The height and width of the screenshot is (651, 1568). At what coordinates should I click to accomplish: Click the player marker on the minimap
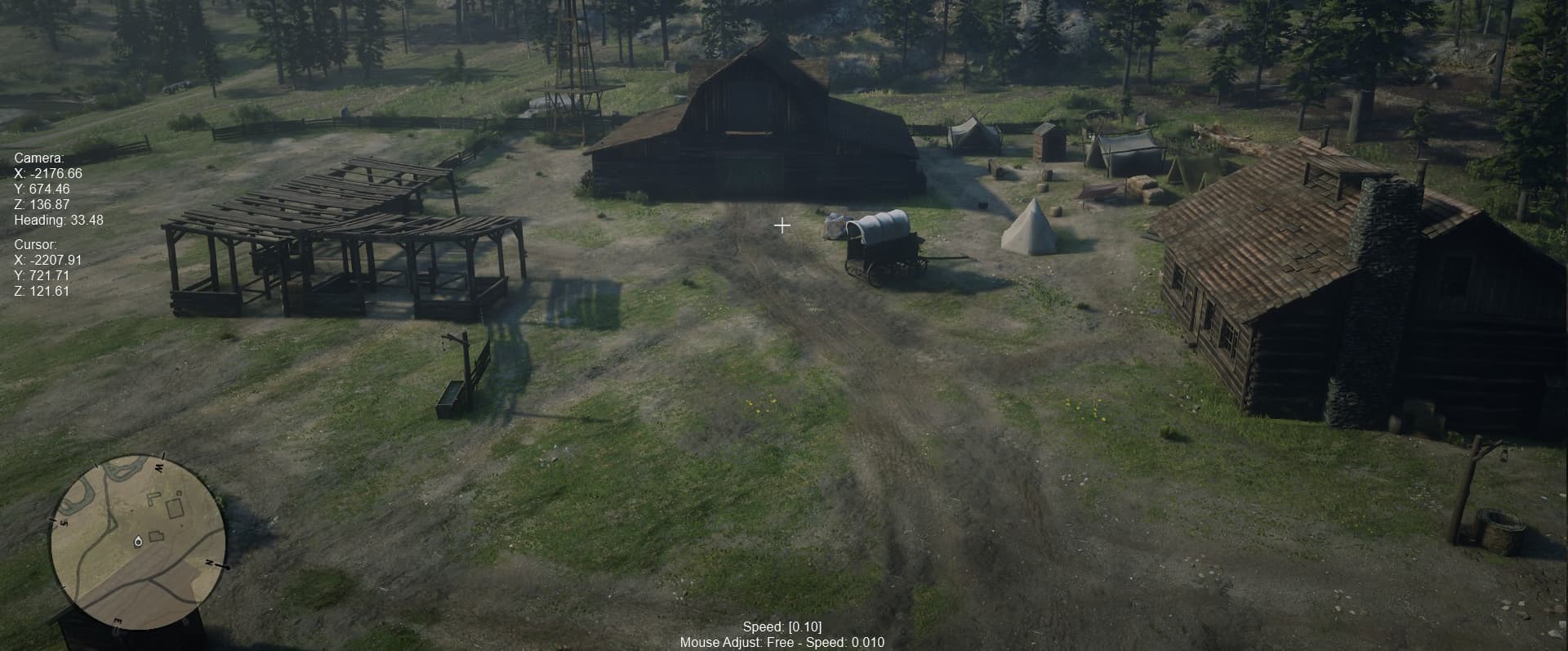pyautogui.click(x=138, y=542)
